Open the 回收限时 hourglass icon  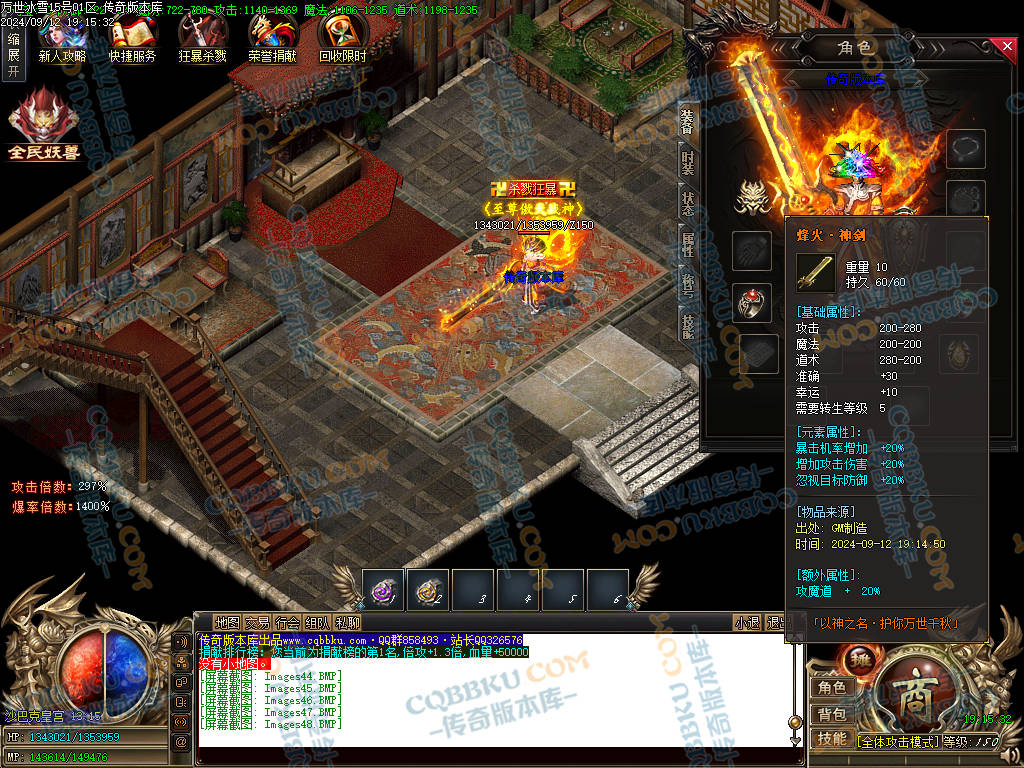click(x=342, y=38)
